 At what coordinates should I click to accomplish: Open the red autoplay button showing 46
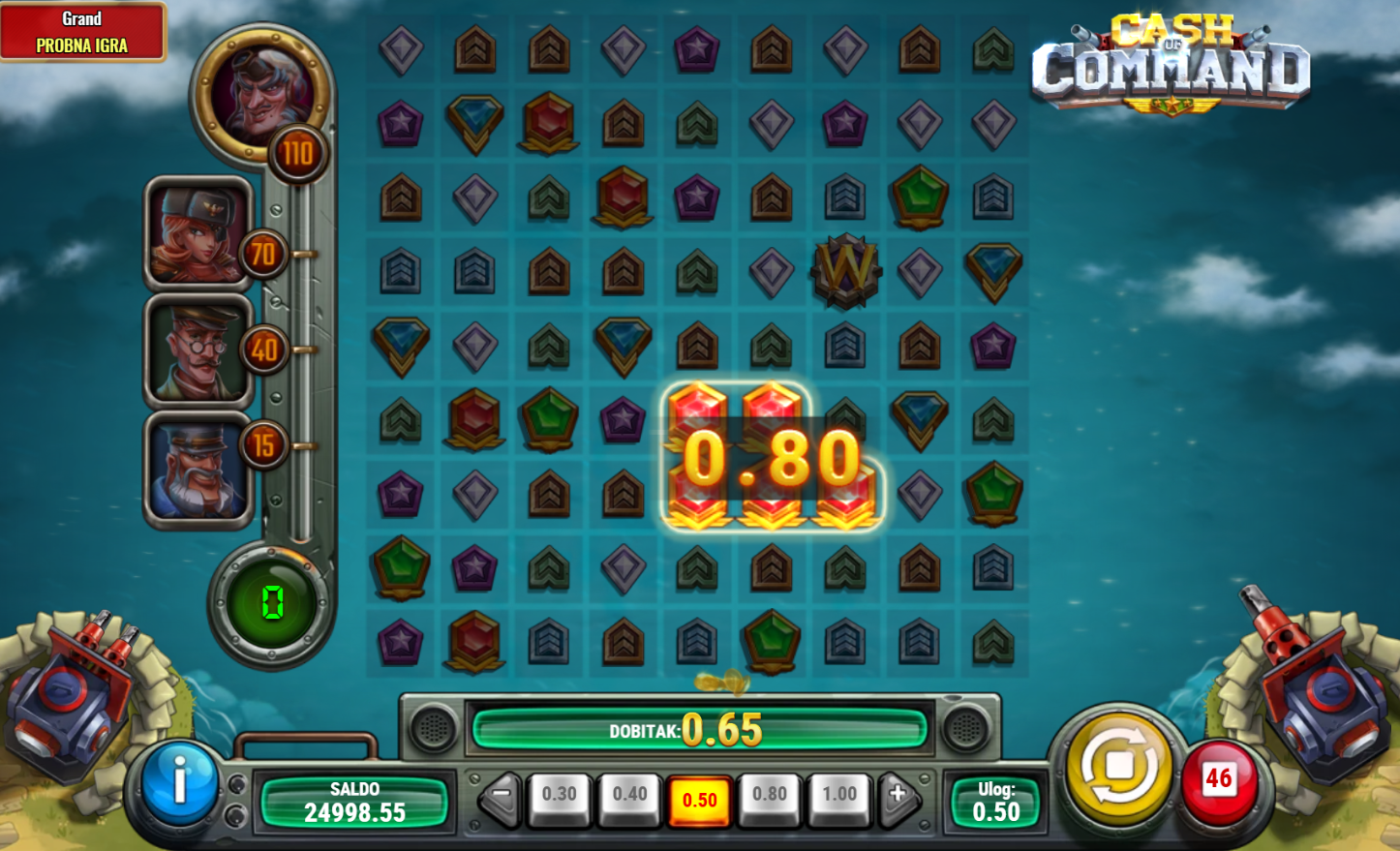(x=1218, y=780)
